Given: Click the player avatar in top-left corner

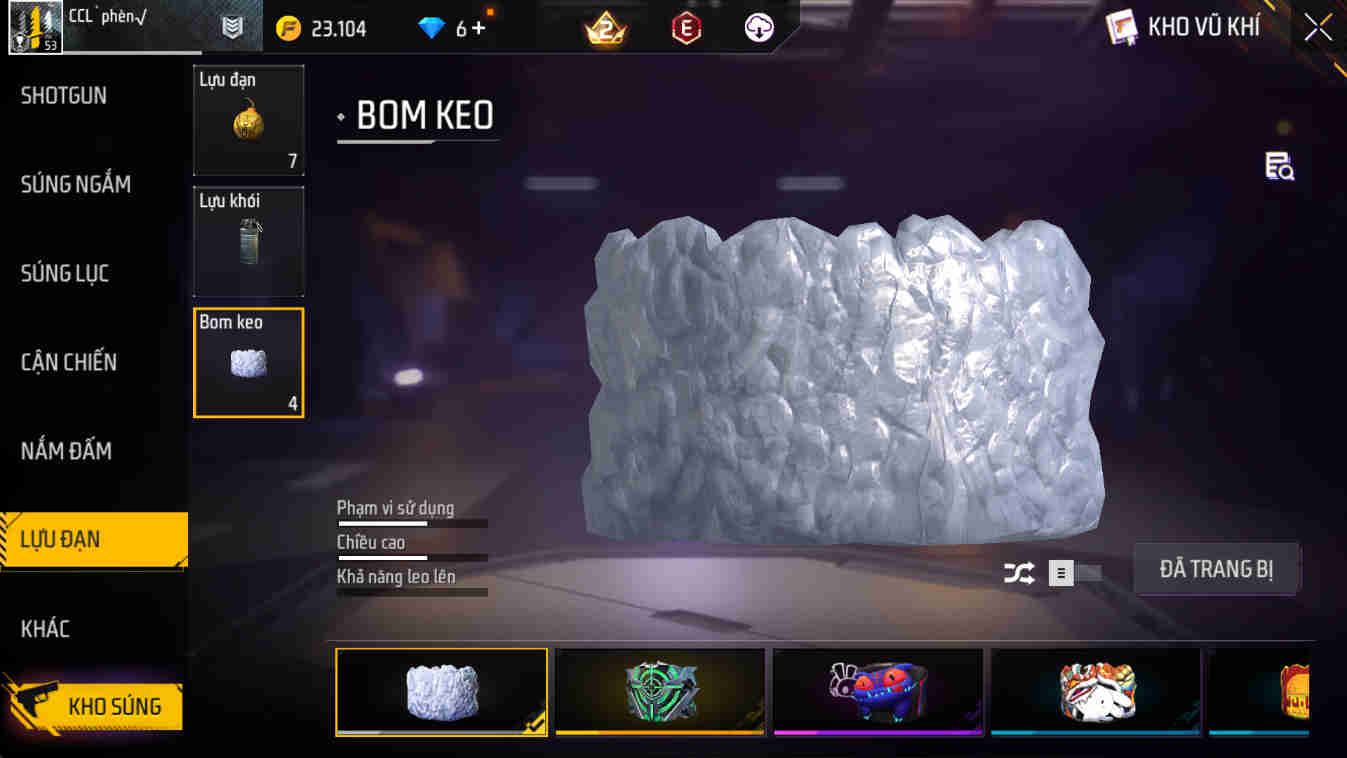Looking at the screenshot, I should click(35, 28).
